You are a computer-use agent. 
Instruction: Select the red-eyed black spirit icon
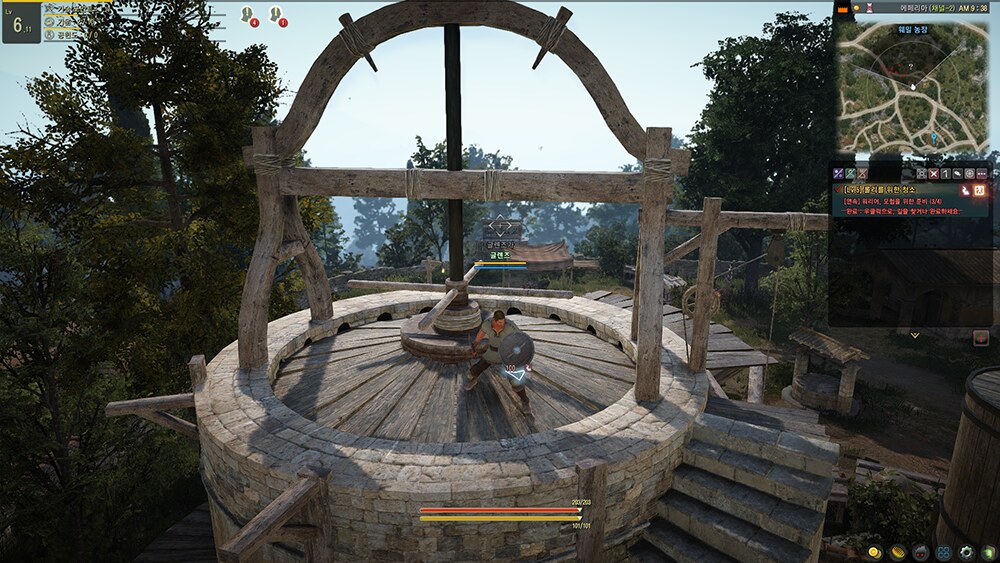919,552
